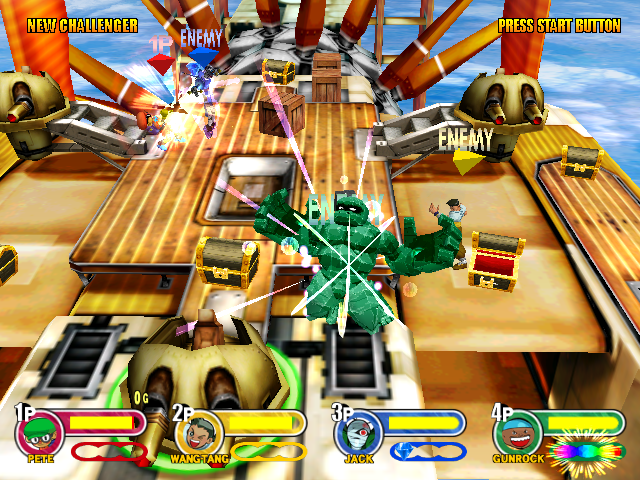
Task: Choose Jack's 3P character portrait
Action: click(x=357, y=434)
